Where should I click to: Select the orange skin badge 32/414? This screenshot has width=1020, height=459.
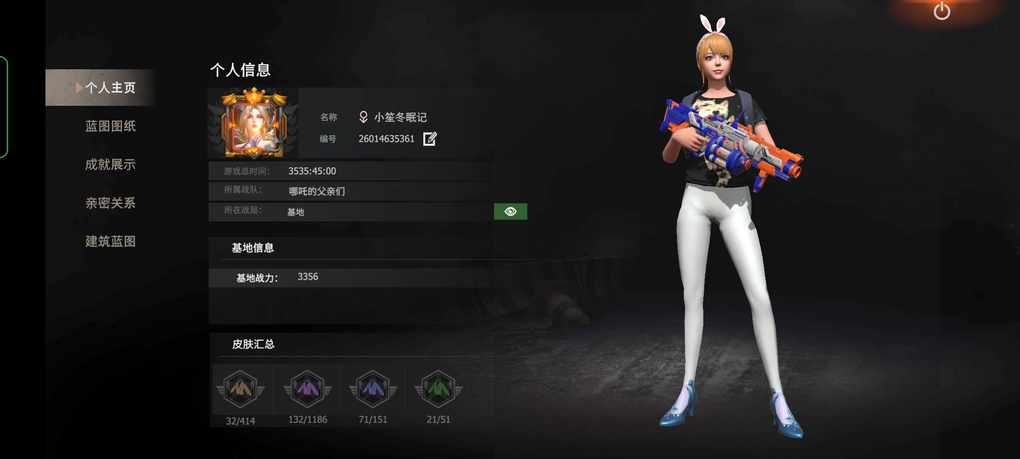tap(240, 388)
